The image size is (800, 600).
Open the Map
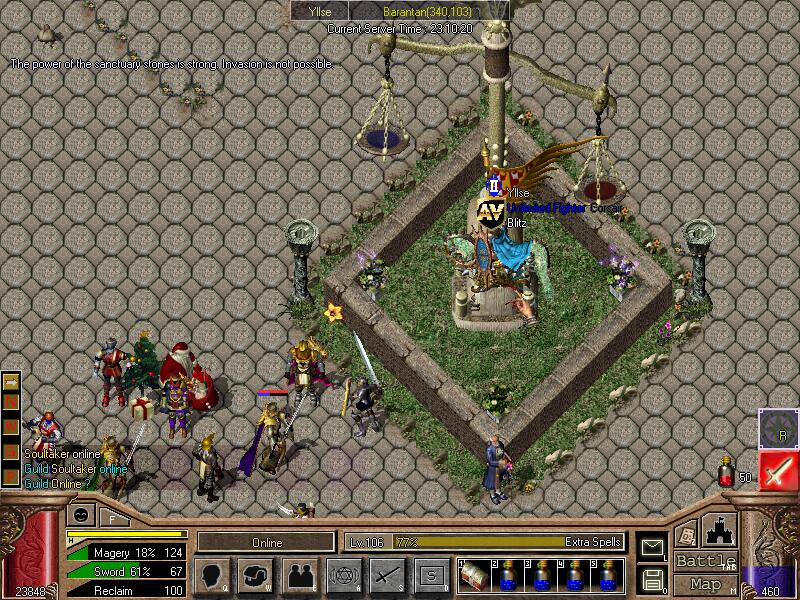(x=706, y=584)
